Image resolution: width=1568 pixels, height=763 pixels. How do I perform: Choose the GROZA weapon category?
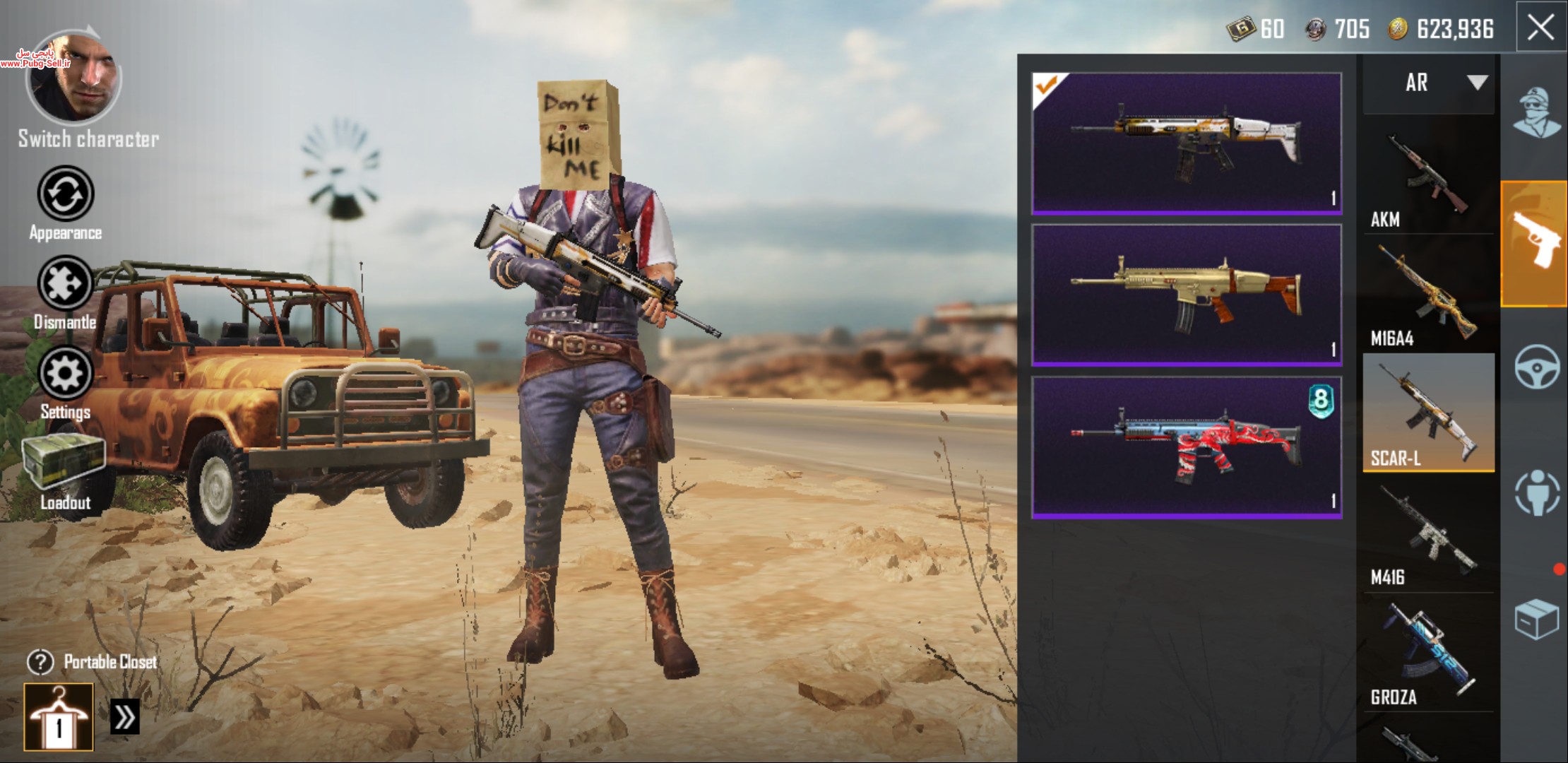tap(1428, 653)
